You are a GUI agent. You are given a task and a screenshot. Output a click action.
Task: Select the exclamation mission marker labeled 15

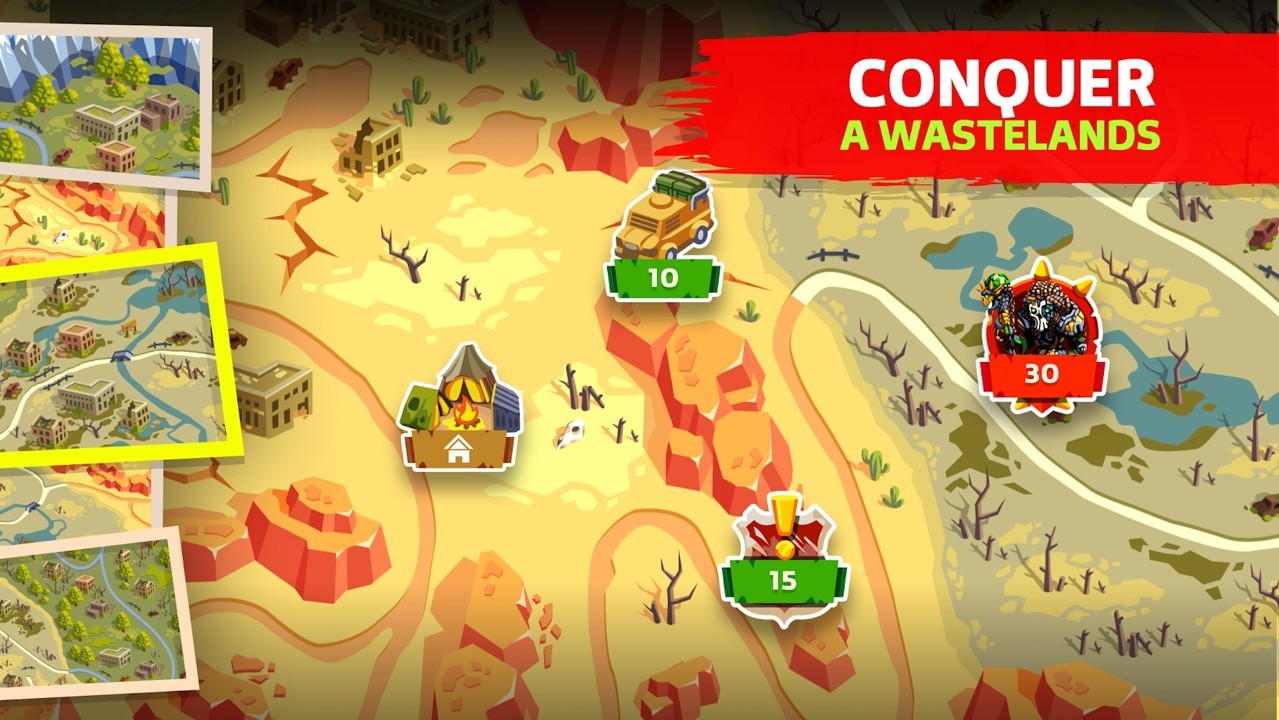[784, 561]
